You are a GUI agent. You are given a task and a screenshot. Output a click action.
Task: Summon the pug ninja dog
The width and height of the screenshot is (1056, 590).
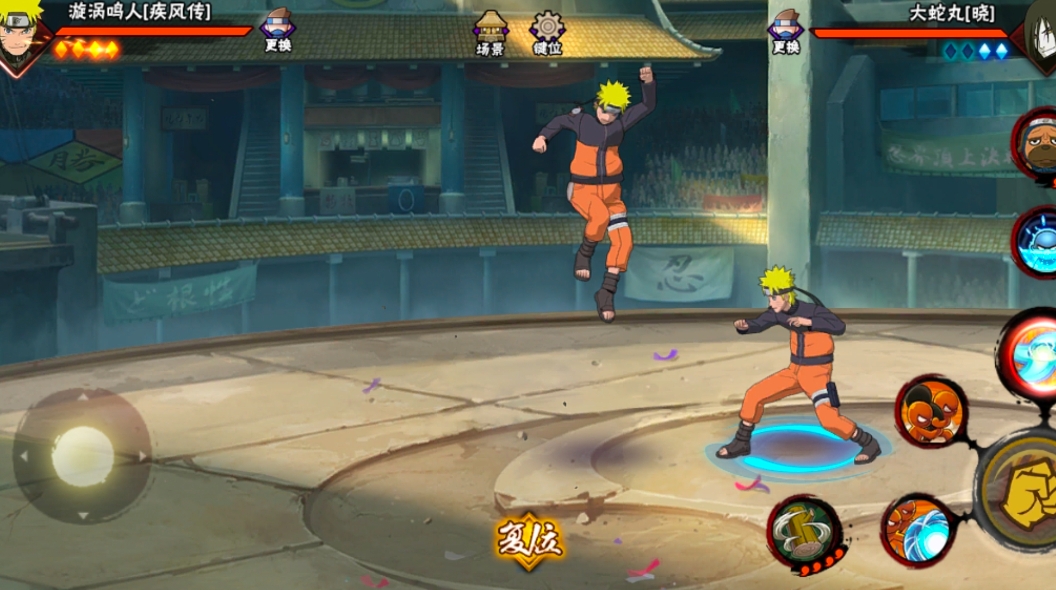(1037, 146)
